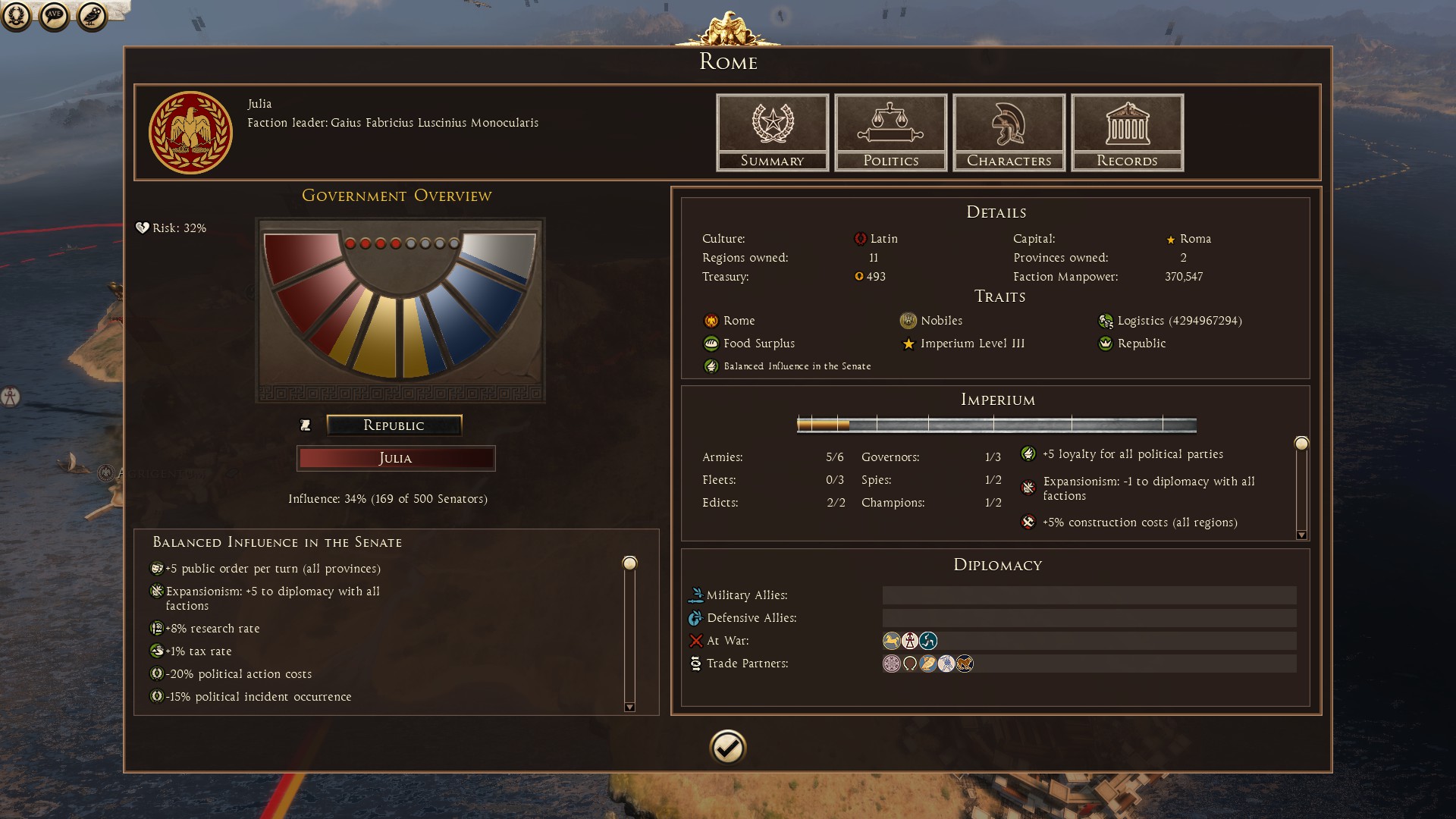Select the Records tab
The image size is (1456, 819).
(x=1127, y=132)
